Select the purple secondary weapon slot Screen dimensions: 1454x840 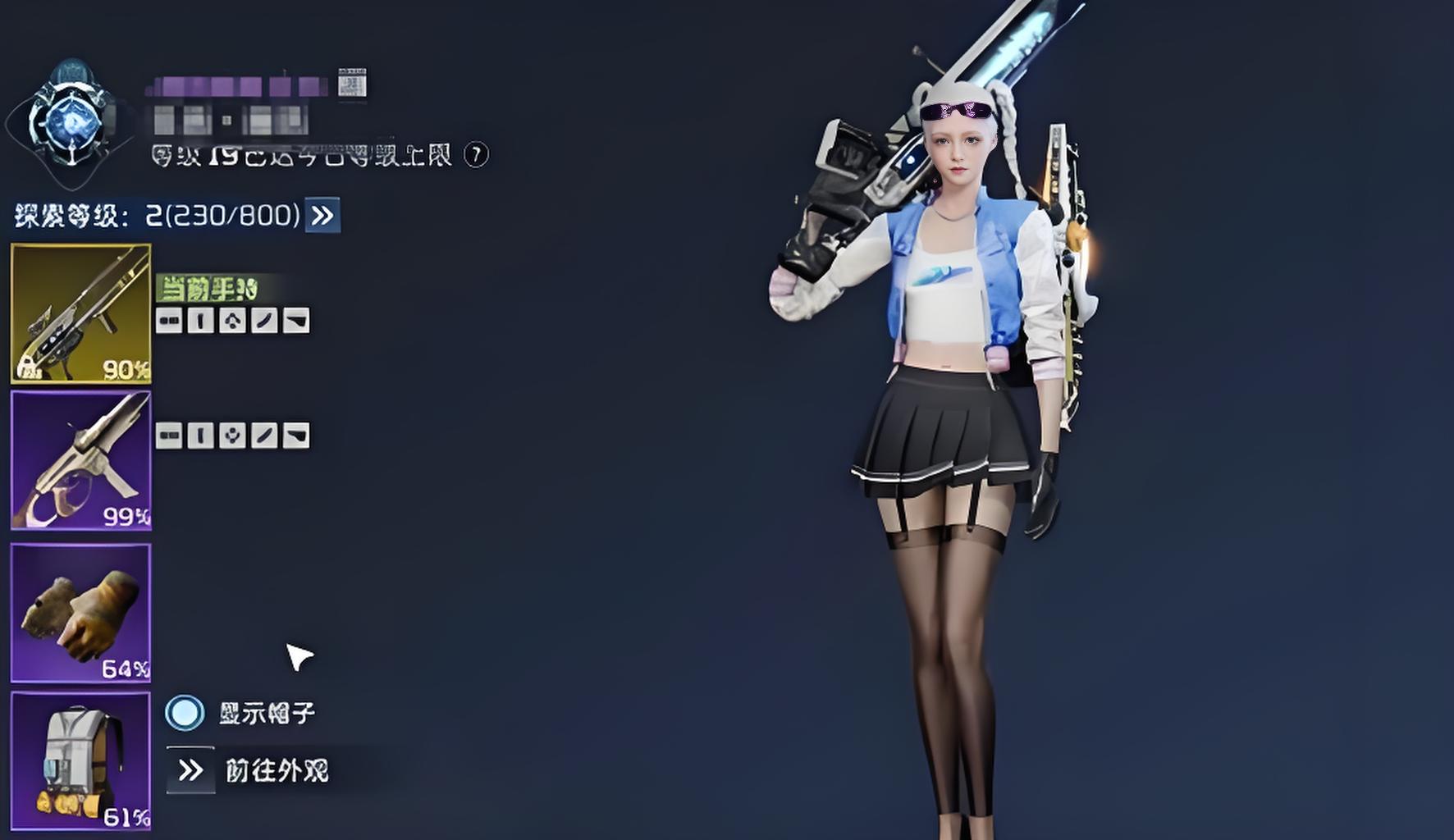point(80,460)
